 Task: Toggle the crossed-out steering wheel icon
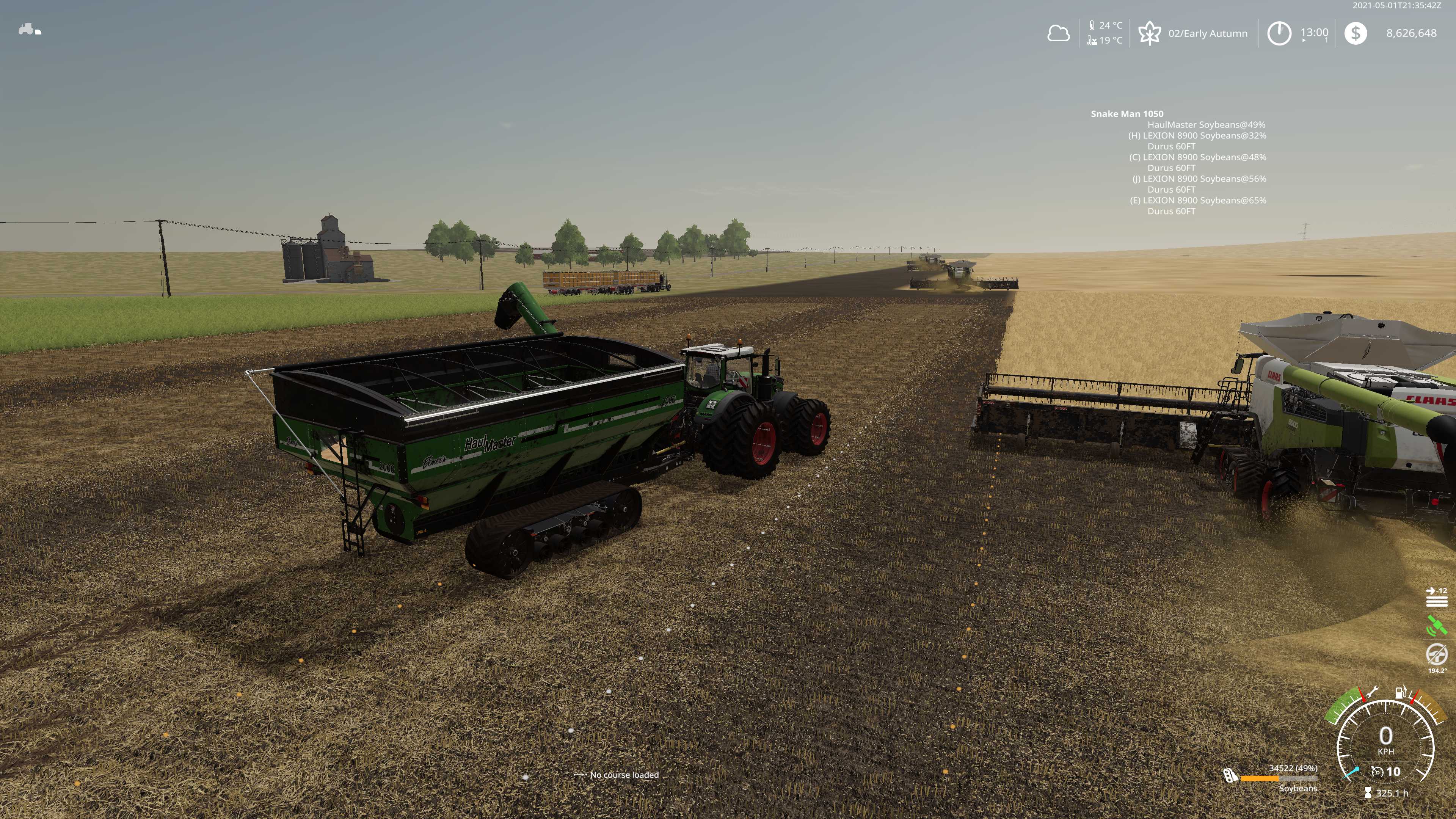pos(1436,654)
